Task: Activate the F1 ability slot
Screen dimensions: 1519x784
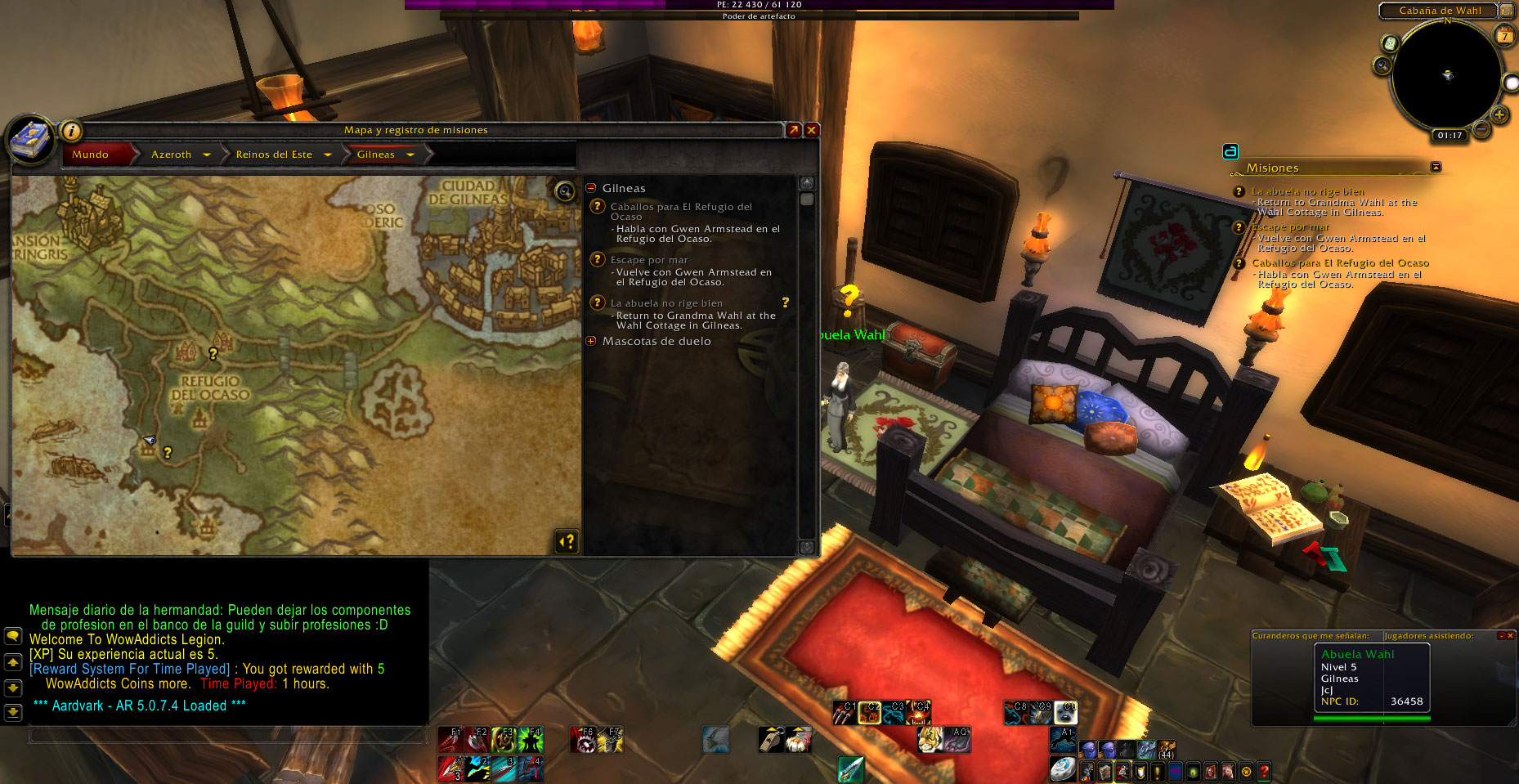Action: click(450, 739)
